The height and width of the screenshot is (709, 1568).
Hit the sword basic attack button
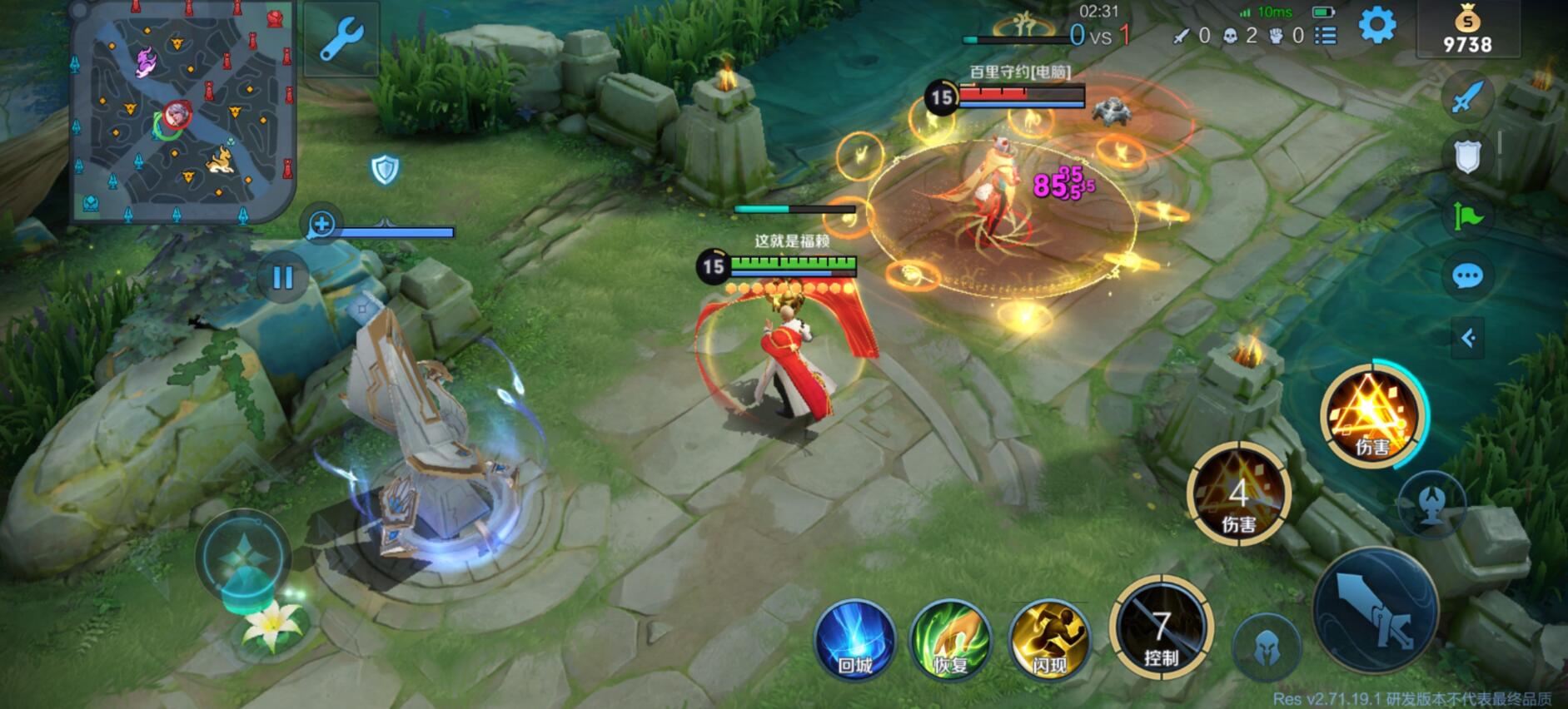[1376, 610]
